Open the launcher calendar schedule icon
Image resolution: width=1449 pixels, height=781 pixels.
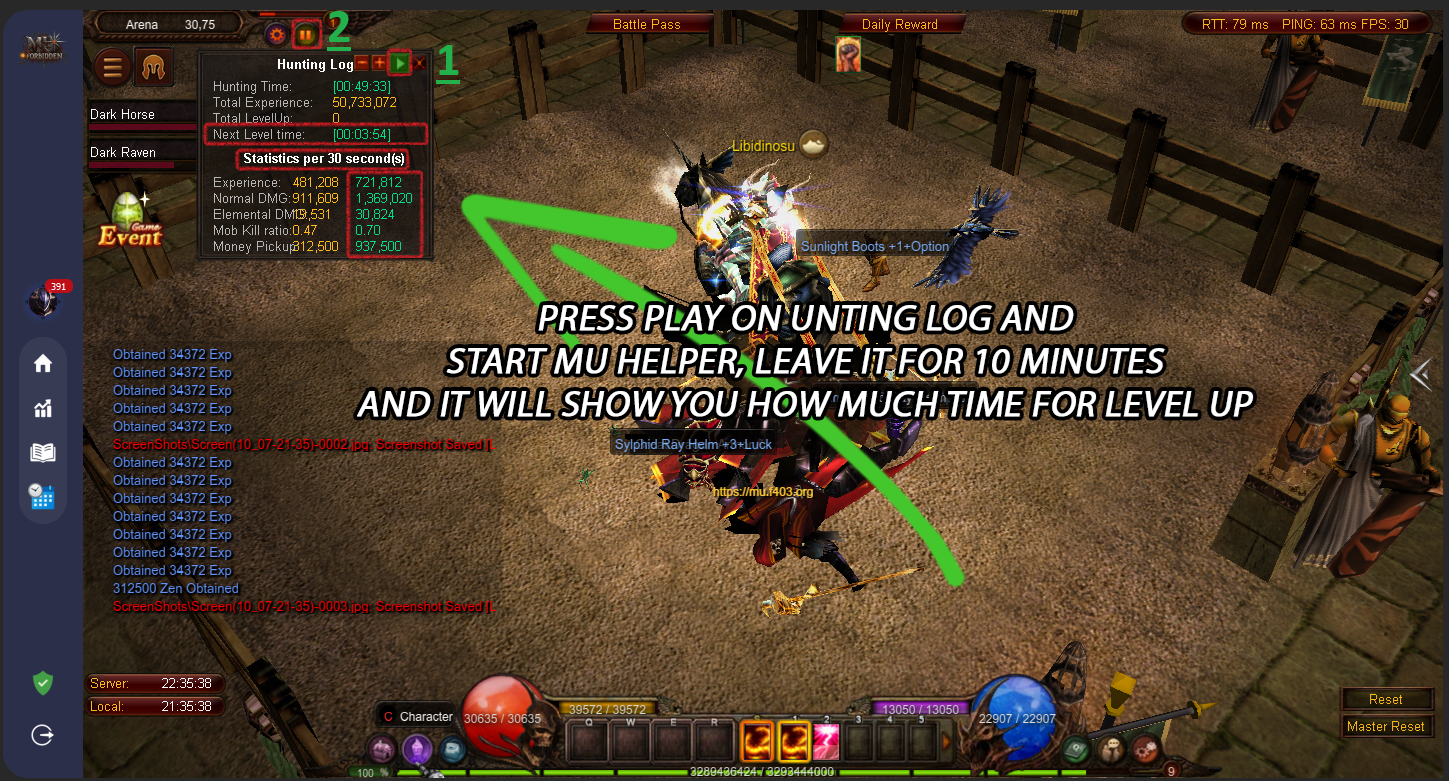click(x=42, y=496)
